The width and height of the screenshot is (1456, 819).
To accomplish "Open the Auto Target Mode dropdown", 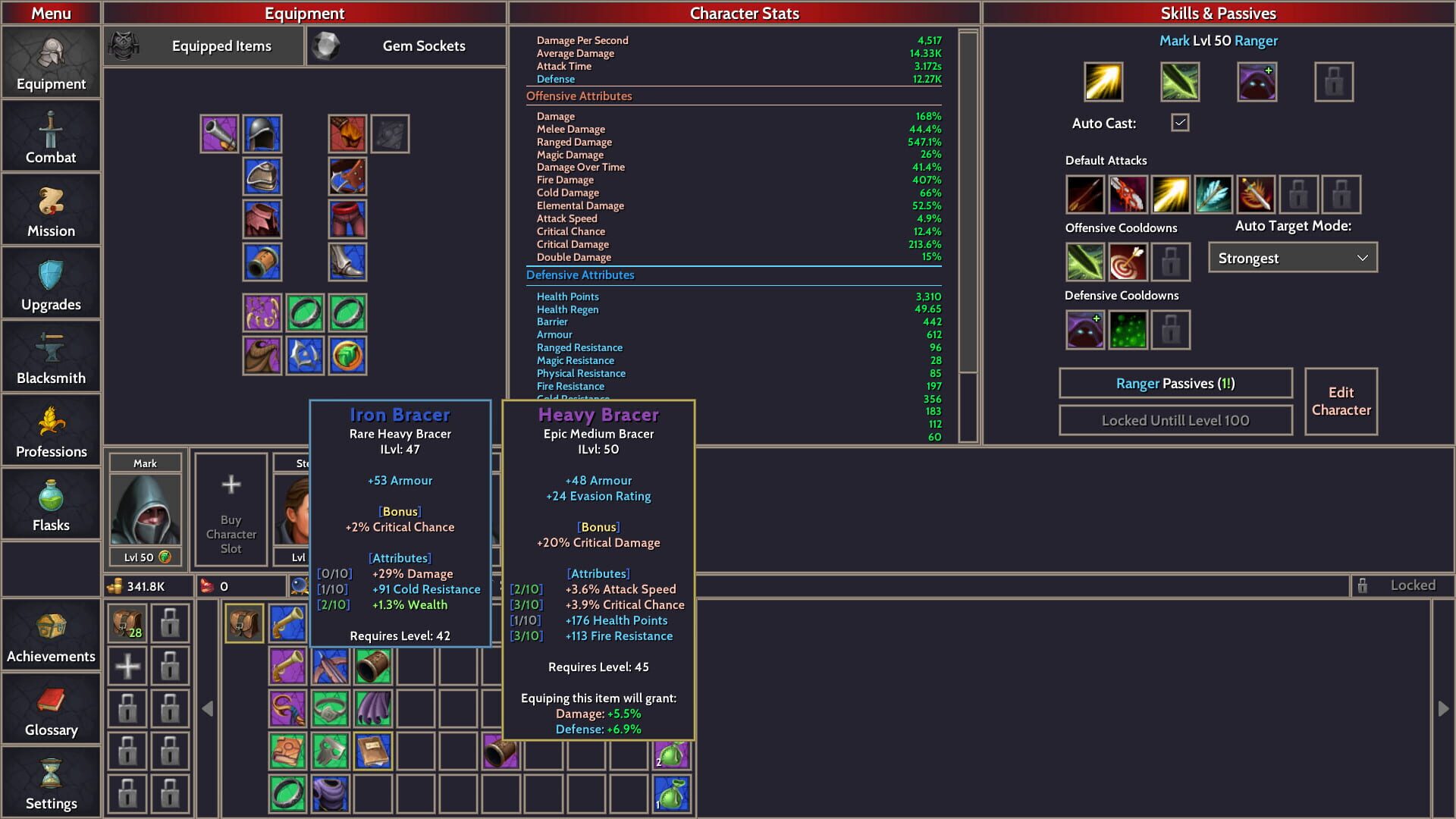I will tap(1291, 258).
